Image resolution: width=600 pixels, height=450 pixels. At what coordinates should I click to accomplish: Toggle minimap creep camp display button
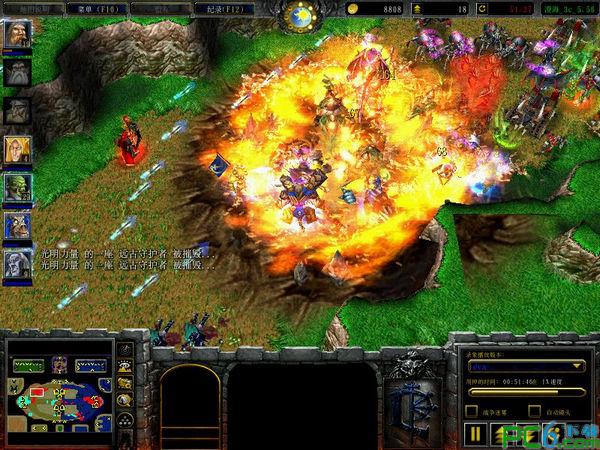[126, 399]
